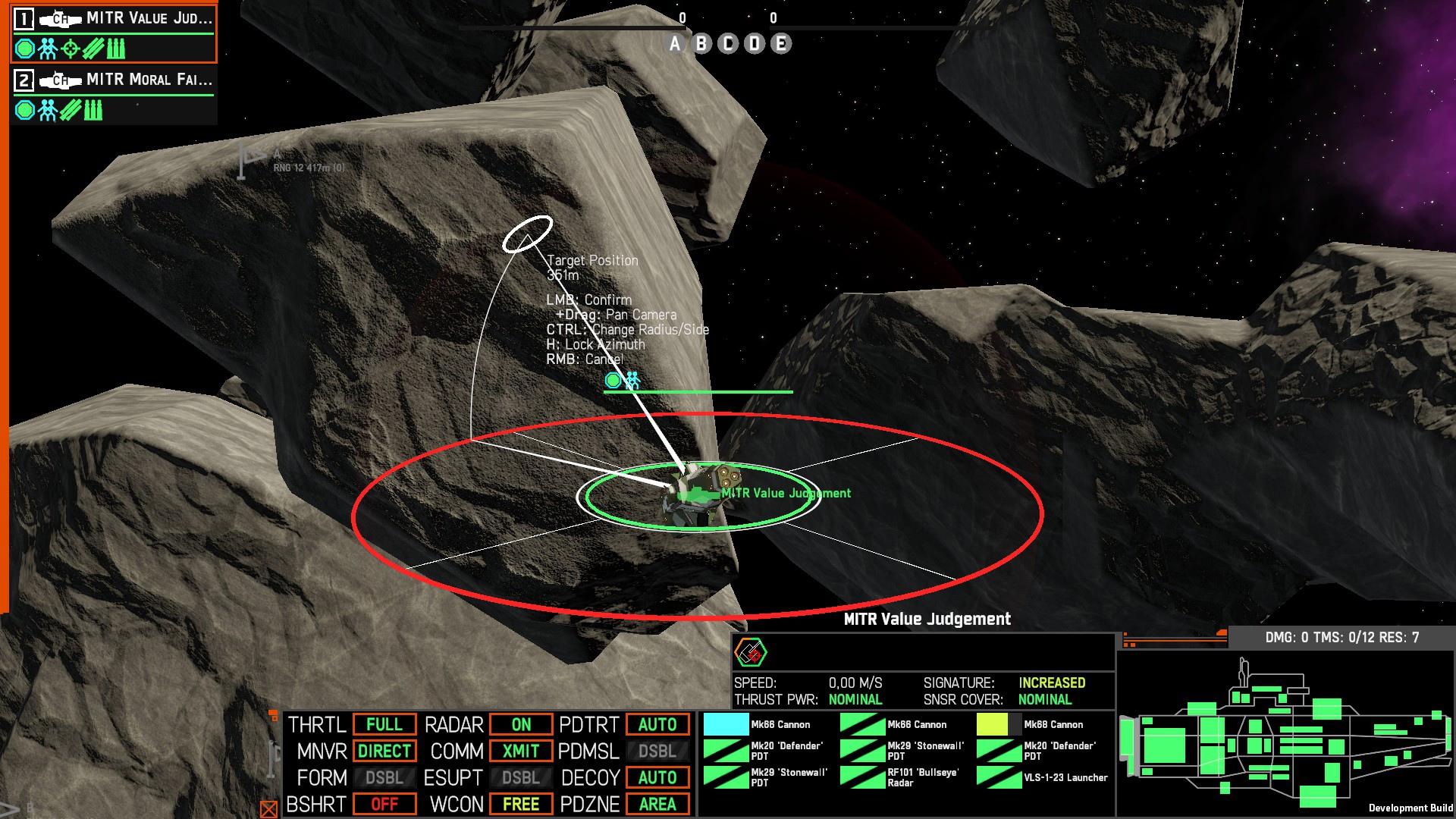Screen dimensions: 1456x819
Task: Click capture point E marker
Action: click(780, 44)
